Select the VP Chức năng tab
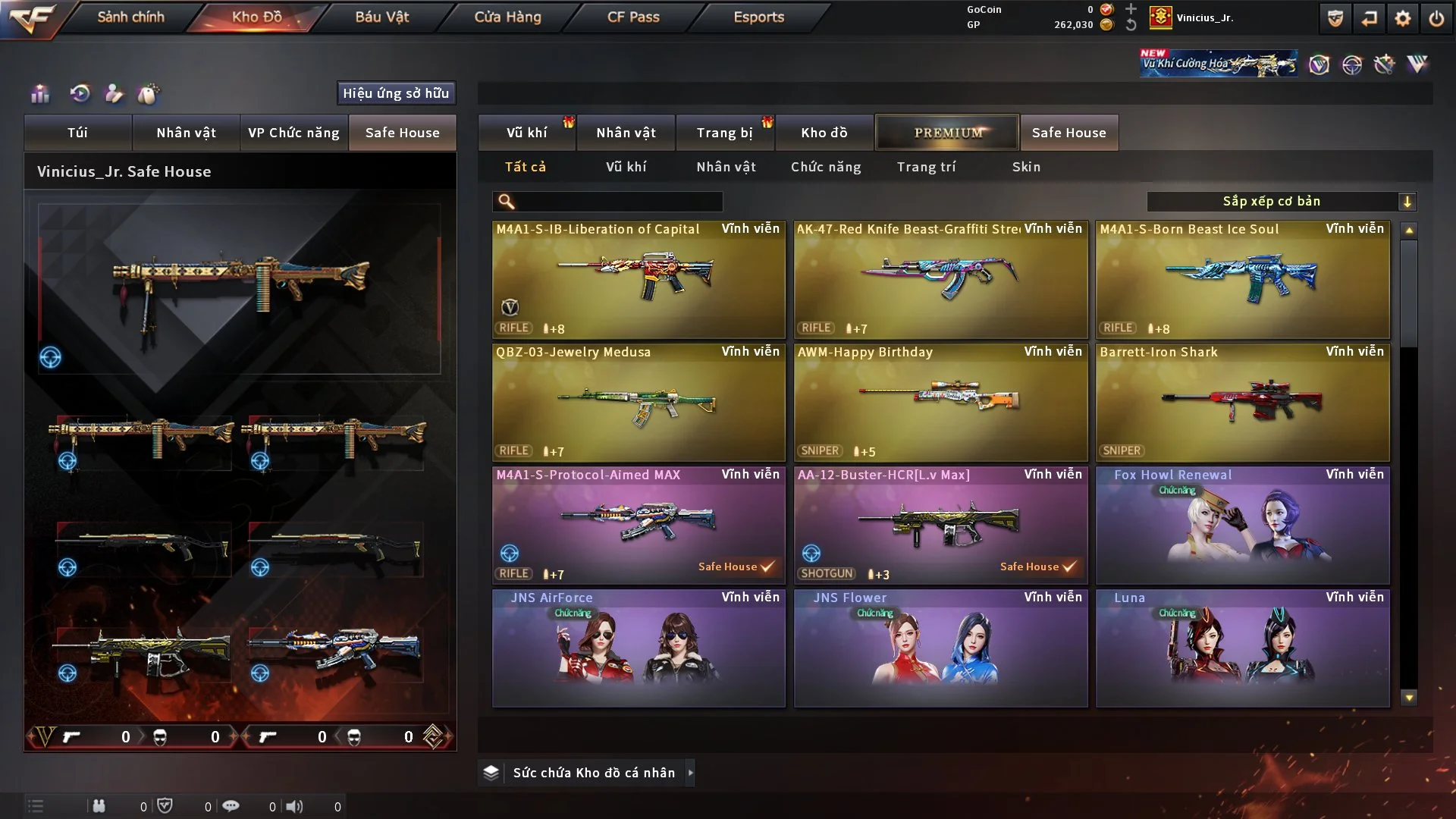1456x819 pixels. coord(293,133)
